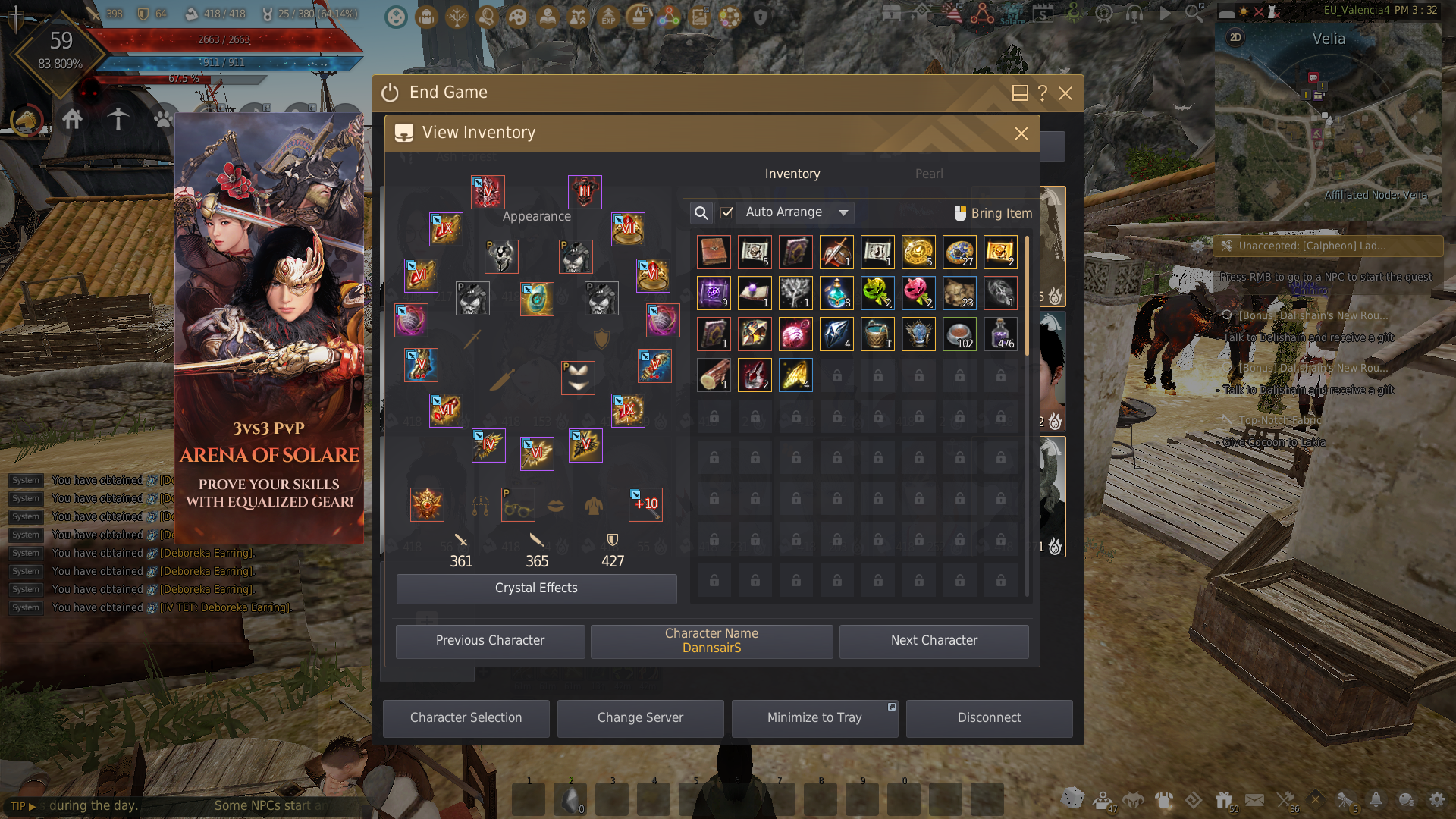The height and width of the screenshot is (819, 1456).
Task: Click the +10 equipment slot
Action: tap(645, 504)
